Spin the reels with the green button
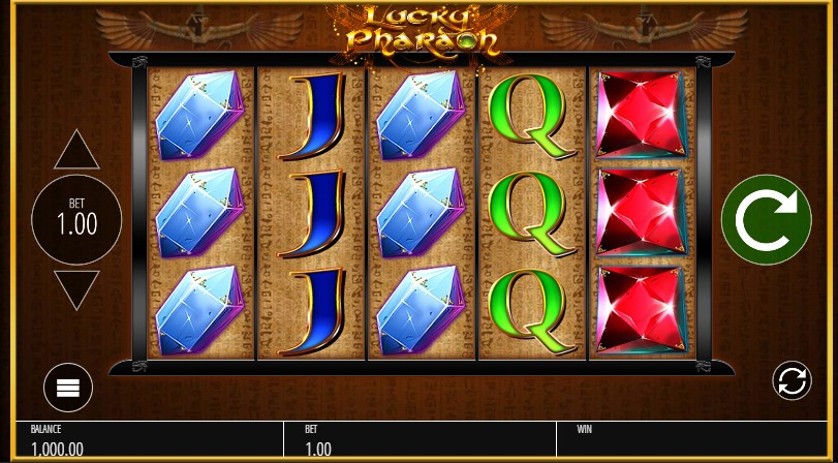The image size is (838, 463). [x=766, y=220]
